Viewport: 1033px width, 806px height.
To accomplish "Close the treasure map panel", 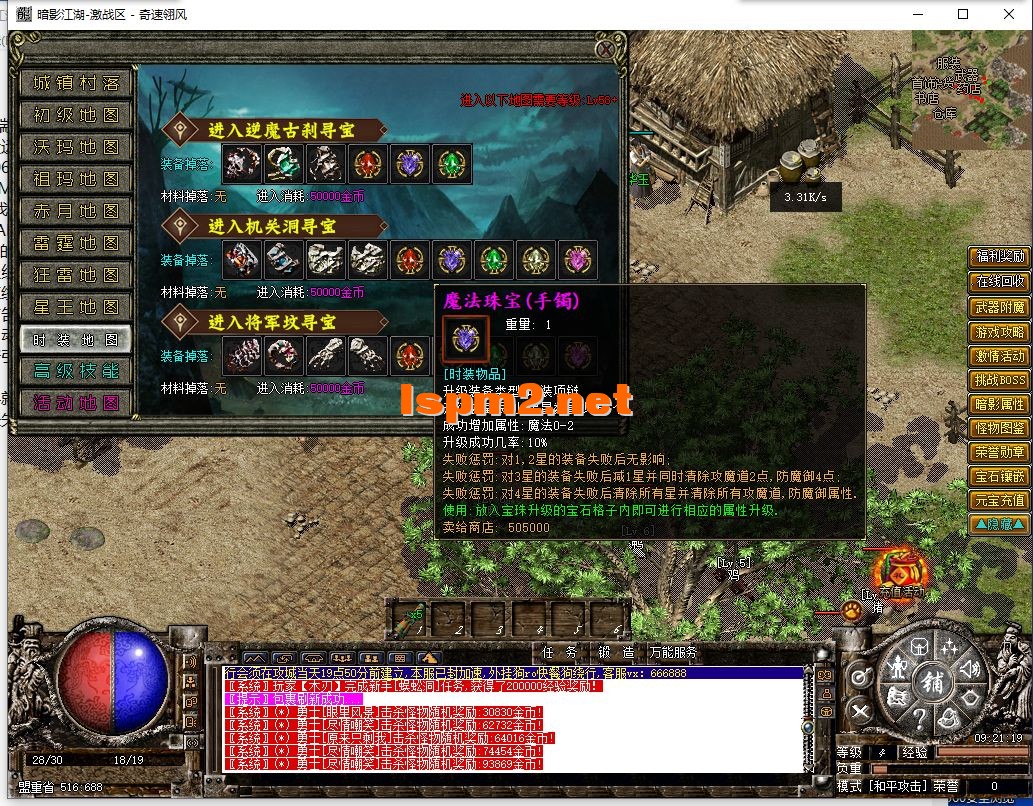I will click(x=606, y=47).
